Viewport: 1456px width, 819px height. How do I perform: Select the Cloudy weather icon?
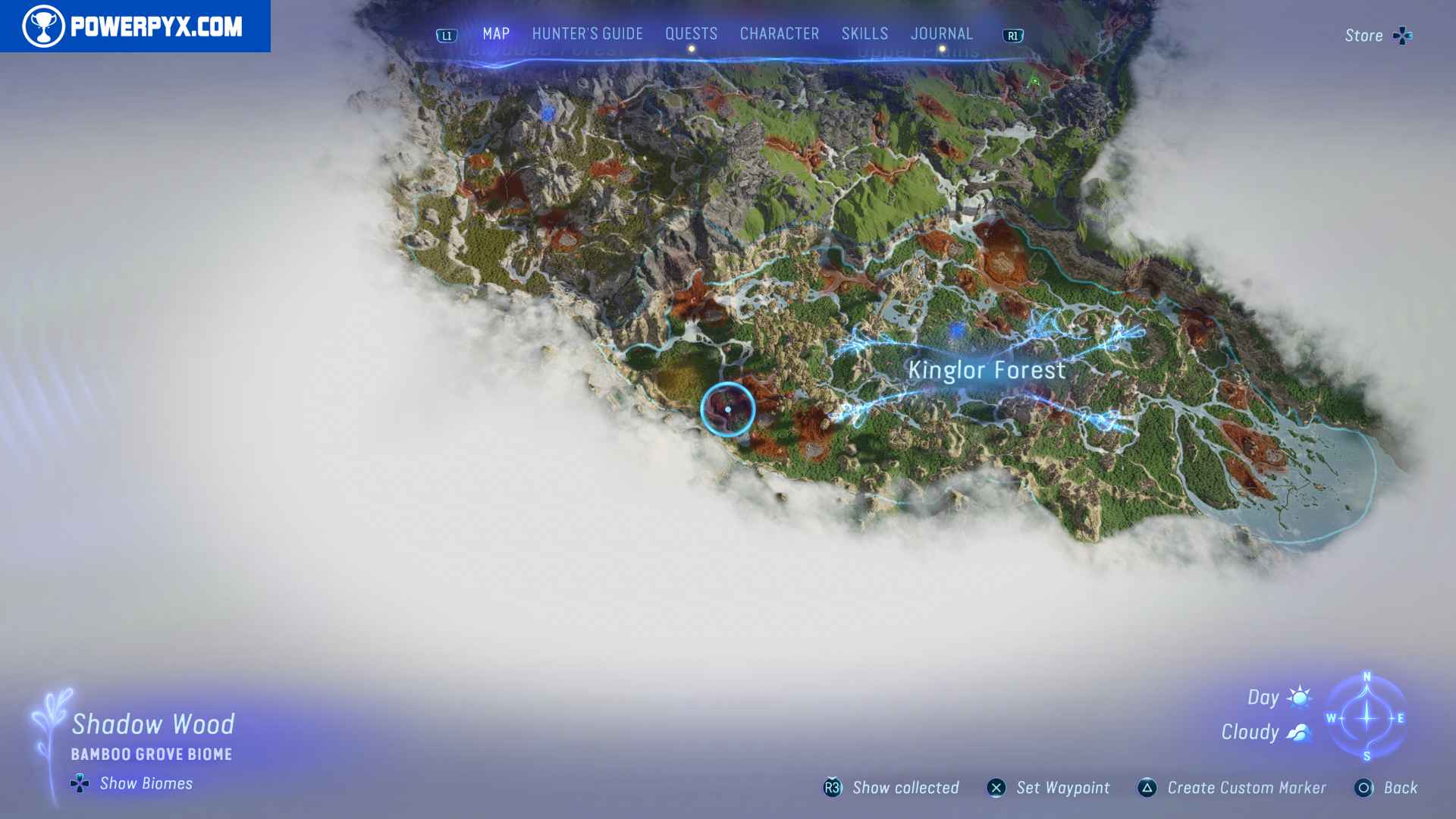[x=1298, y=732]
